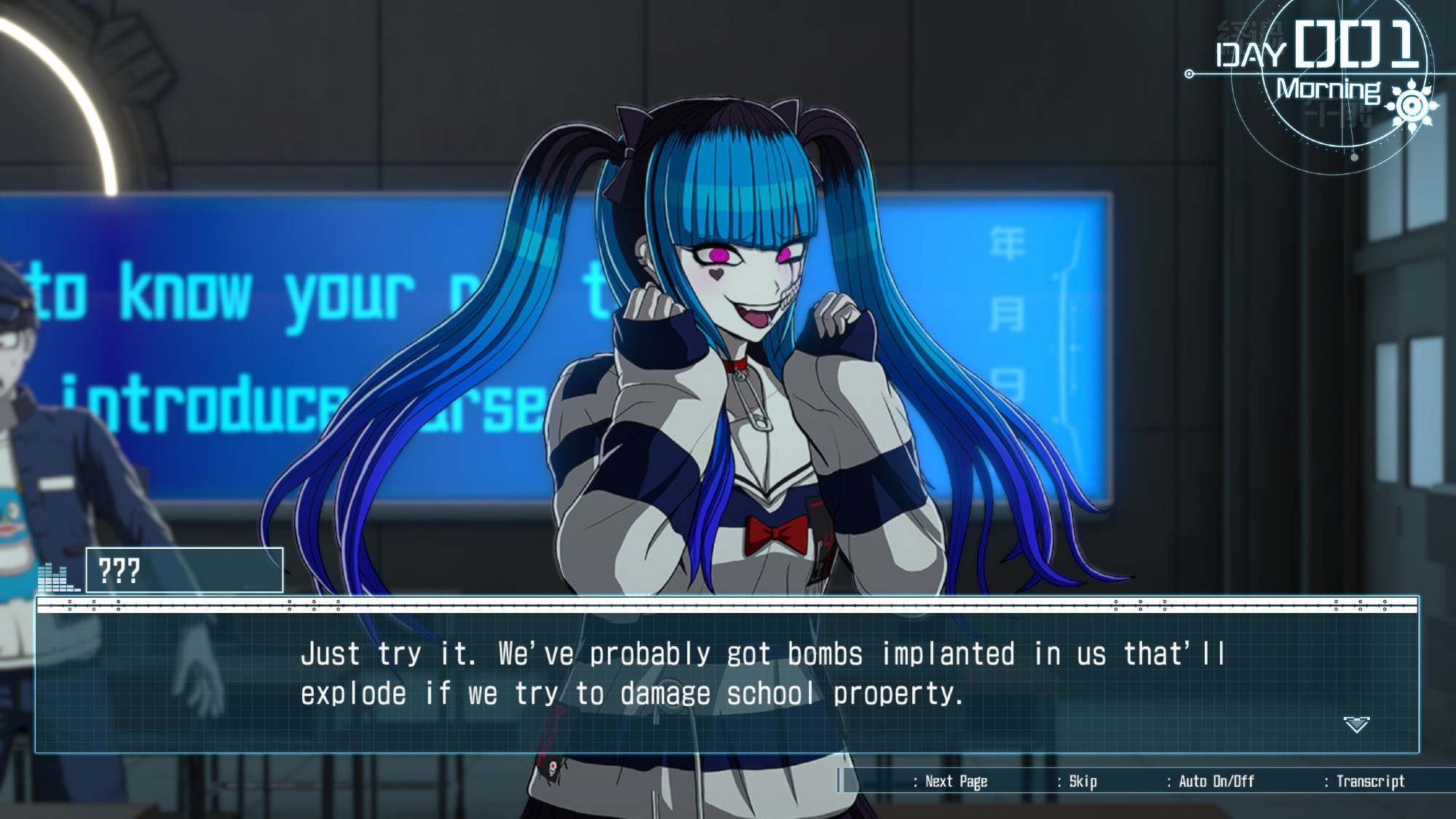
Task: Skip the current dialogue scene
Action: coord(1082,781)
